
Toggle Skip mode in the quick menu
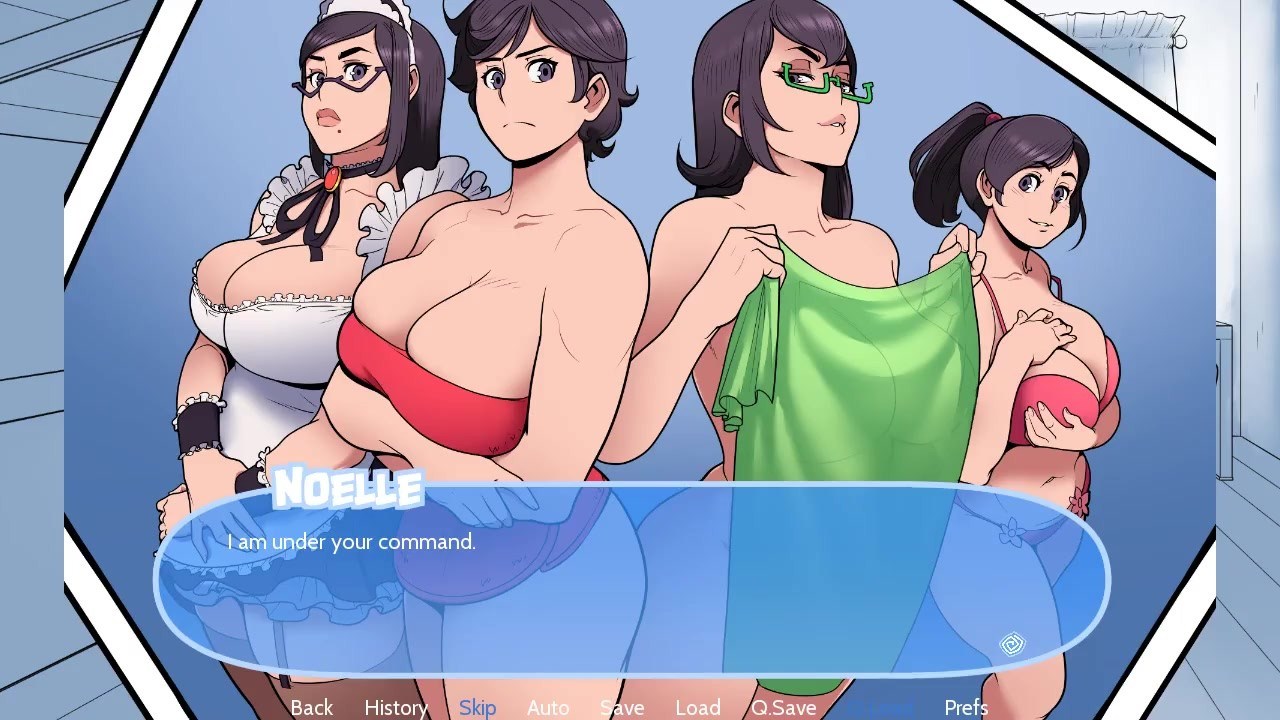click(x=477, y=707)
